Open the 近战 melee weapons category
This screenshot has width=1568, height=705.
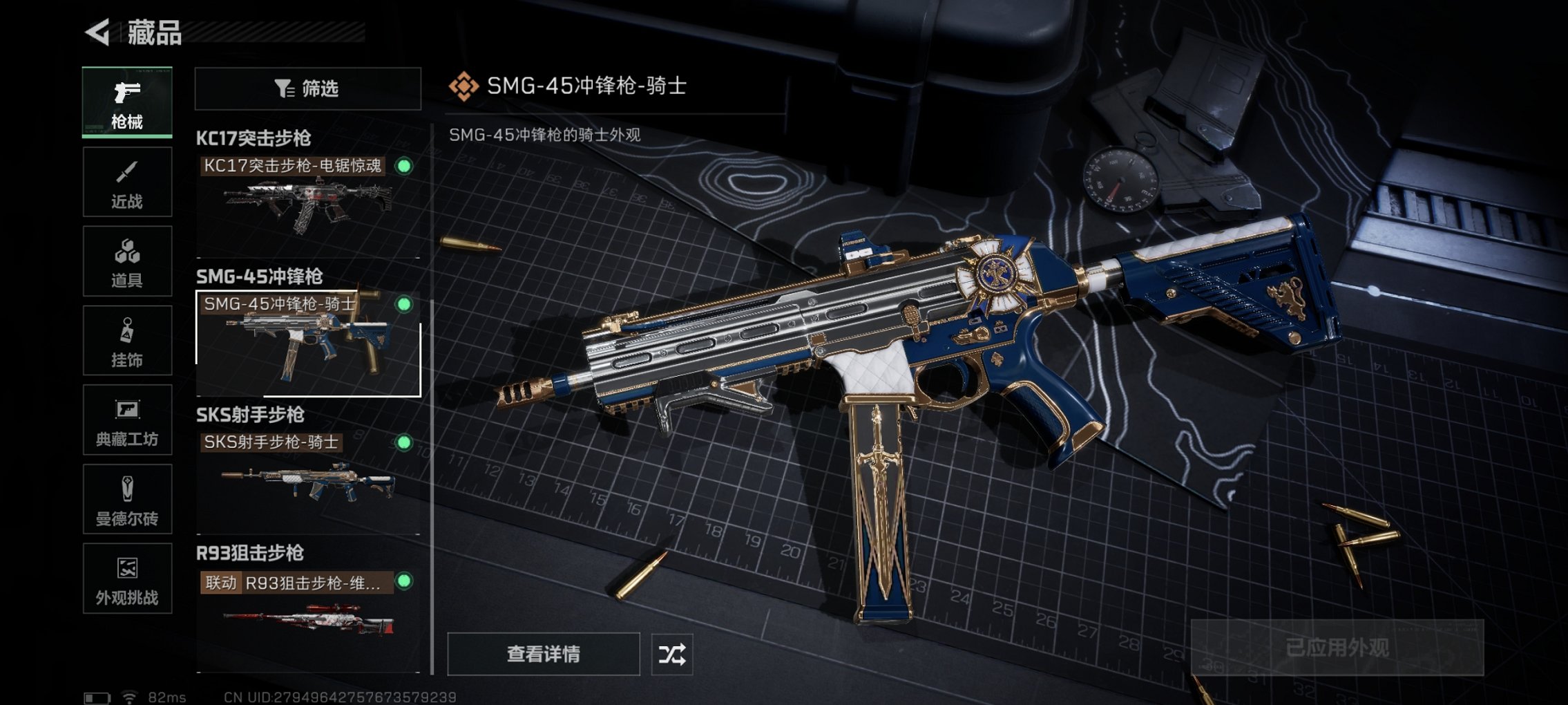126,181
